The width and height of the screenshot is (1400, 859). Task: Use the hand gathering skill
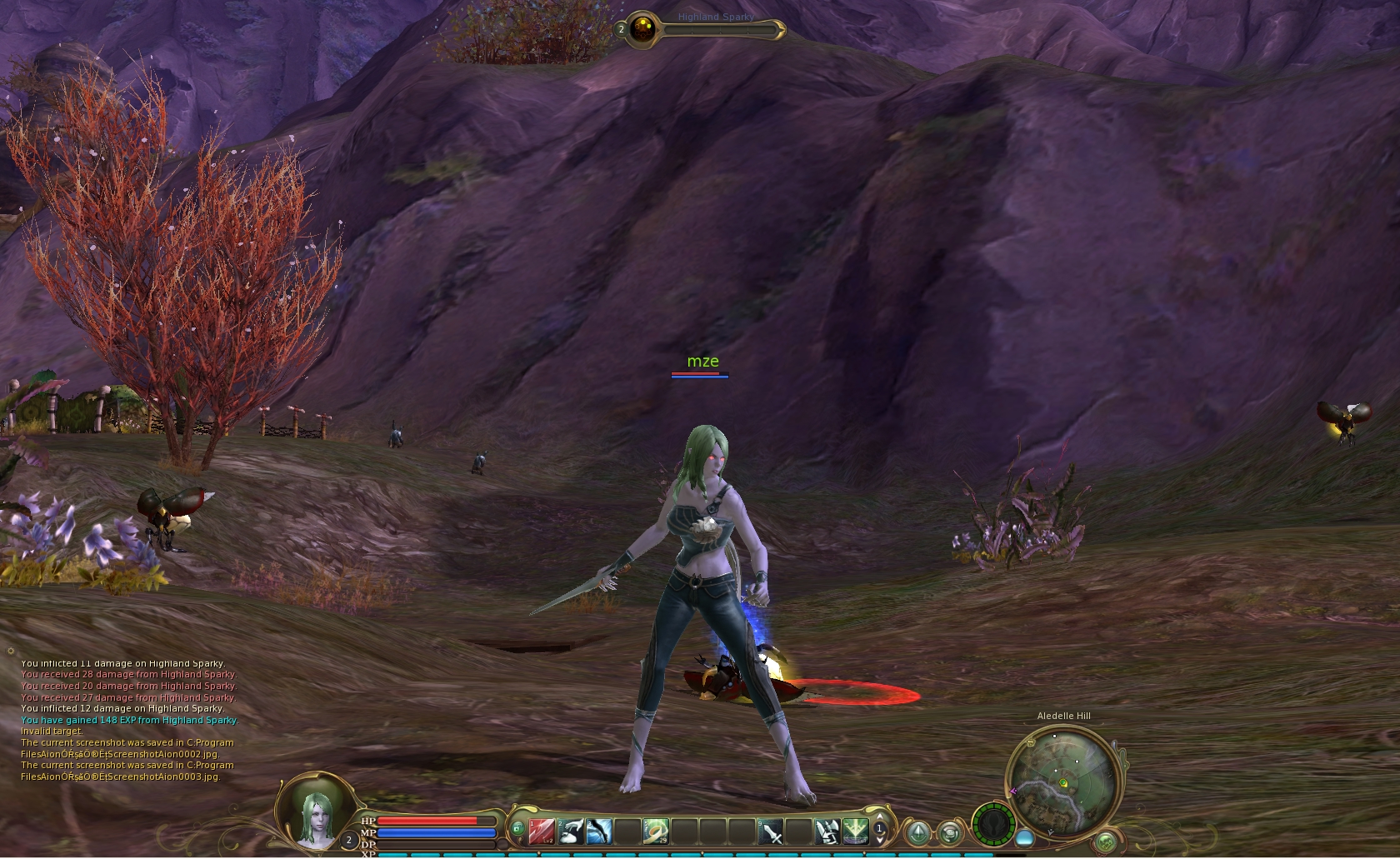click(x=571, y=831)
